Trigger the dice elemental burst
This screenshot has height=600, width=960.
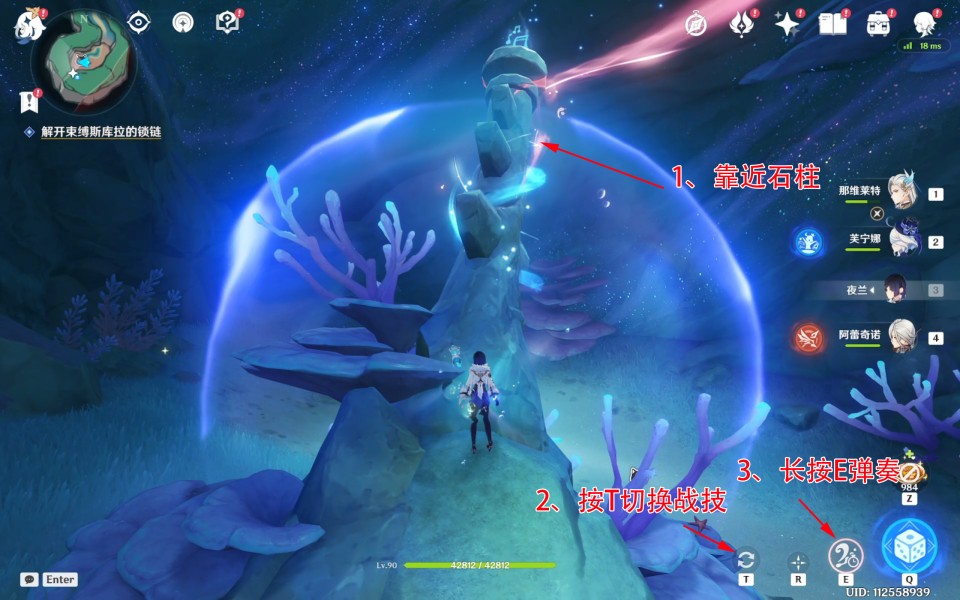pos(909,545)
